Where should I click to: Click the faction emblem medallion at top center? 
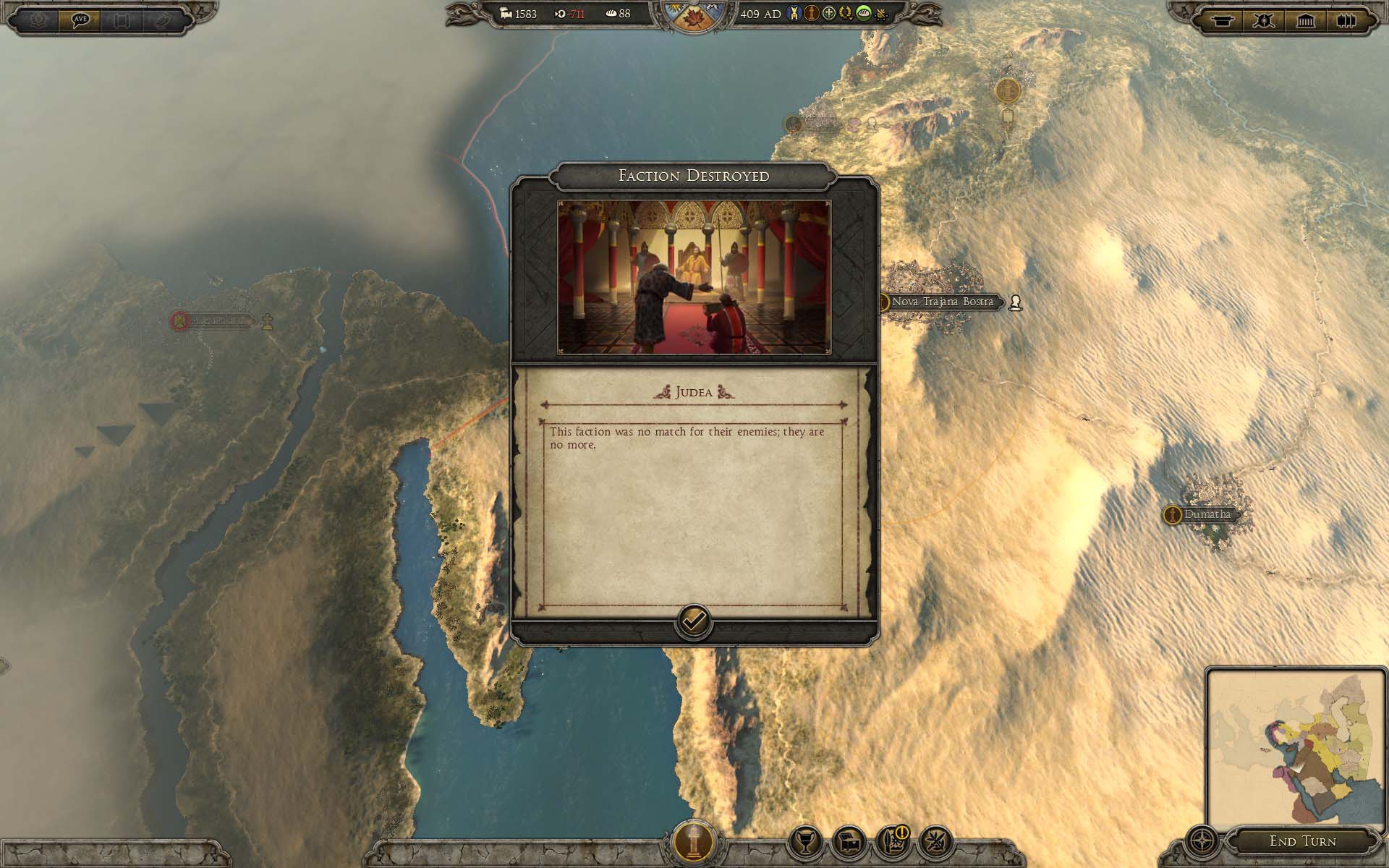[693, 16]
